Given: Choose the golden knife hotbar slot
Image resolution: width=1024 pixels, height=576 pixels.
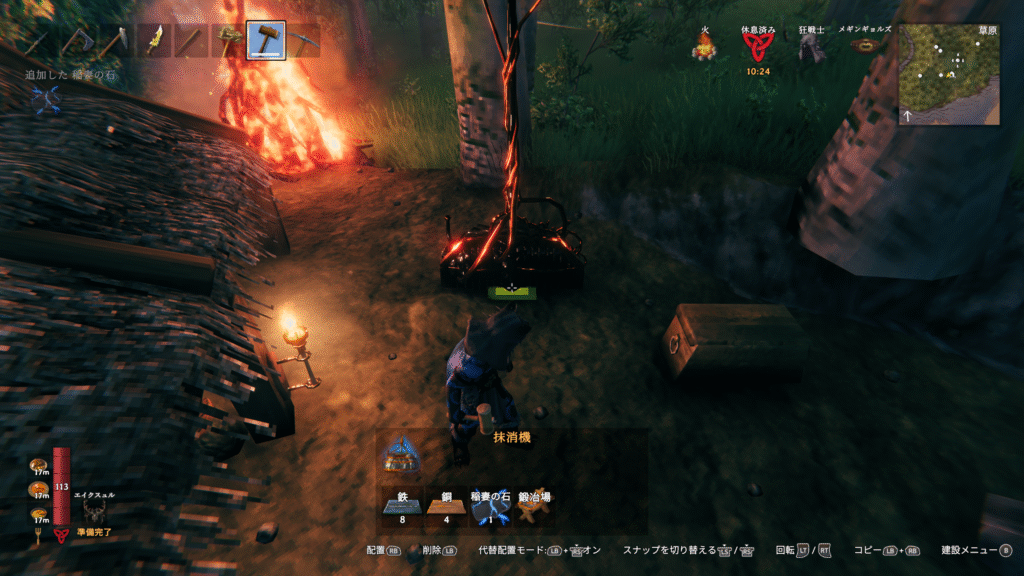Looking at the screenshot, I should (x=155, y=41).
